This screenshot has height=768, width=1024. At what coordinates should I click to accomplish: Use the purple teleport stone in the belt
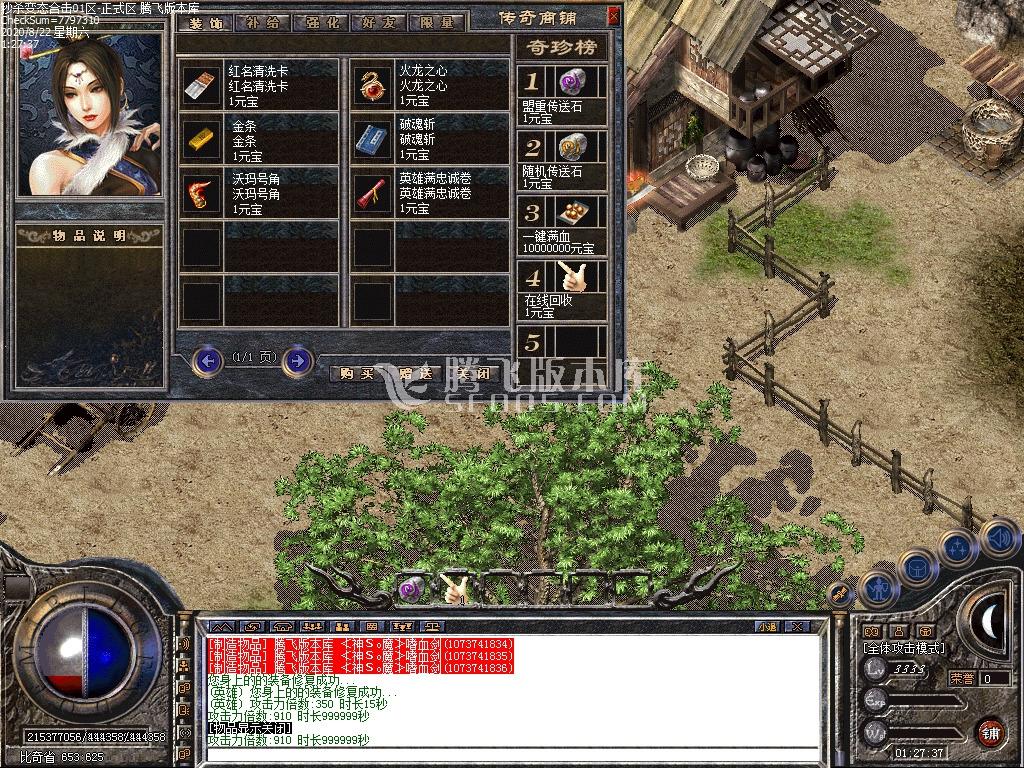coord(412,590)
